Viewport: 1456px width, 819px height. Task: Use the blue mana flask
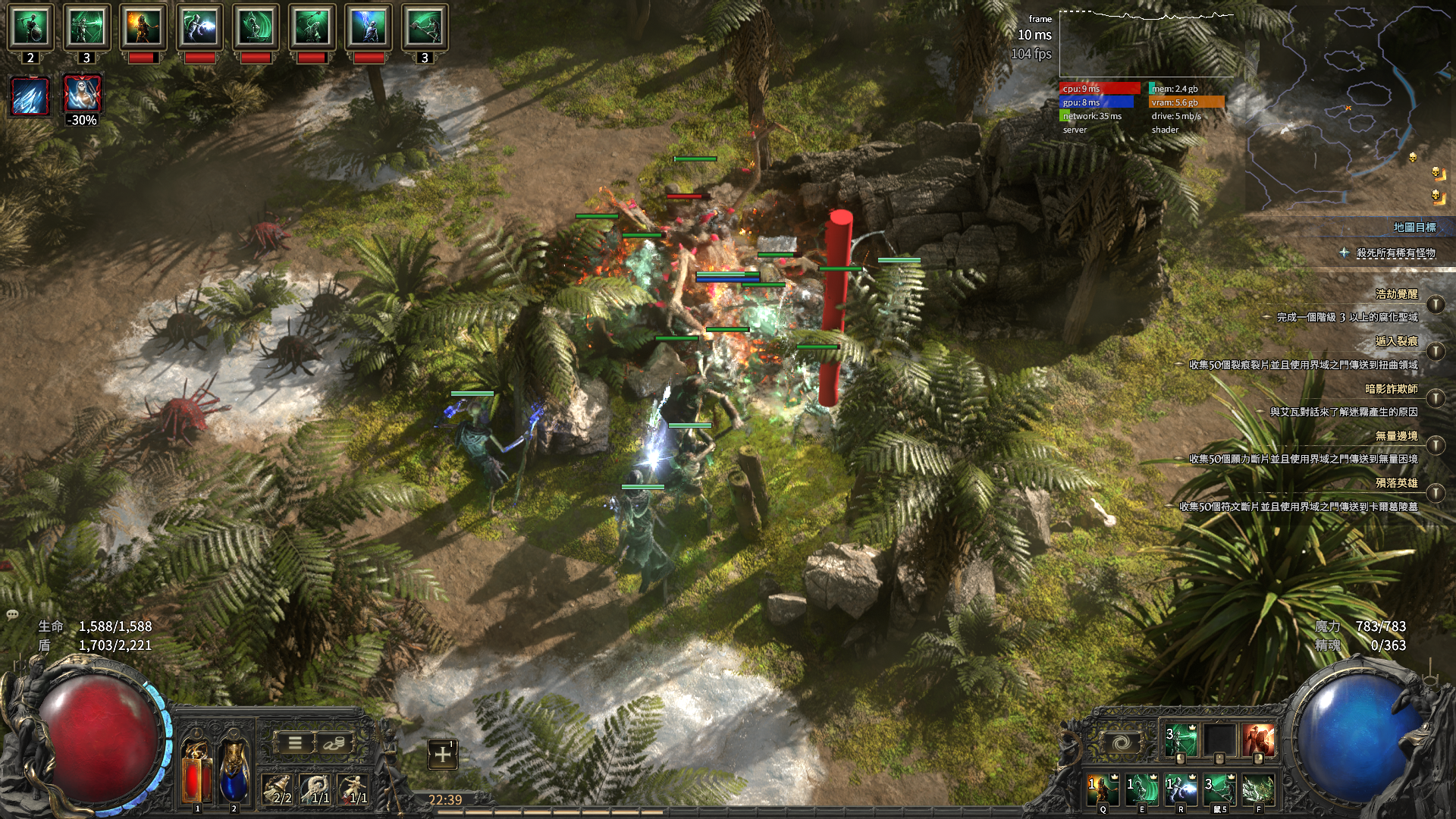[x=234, y=773]
